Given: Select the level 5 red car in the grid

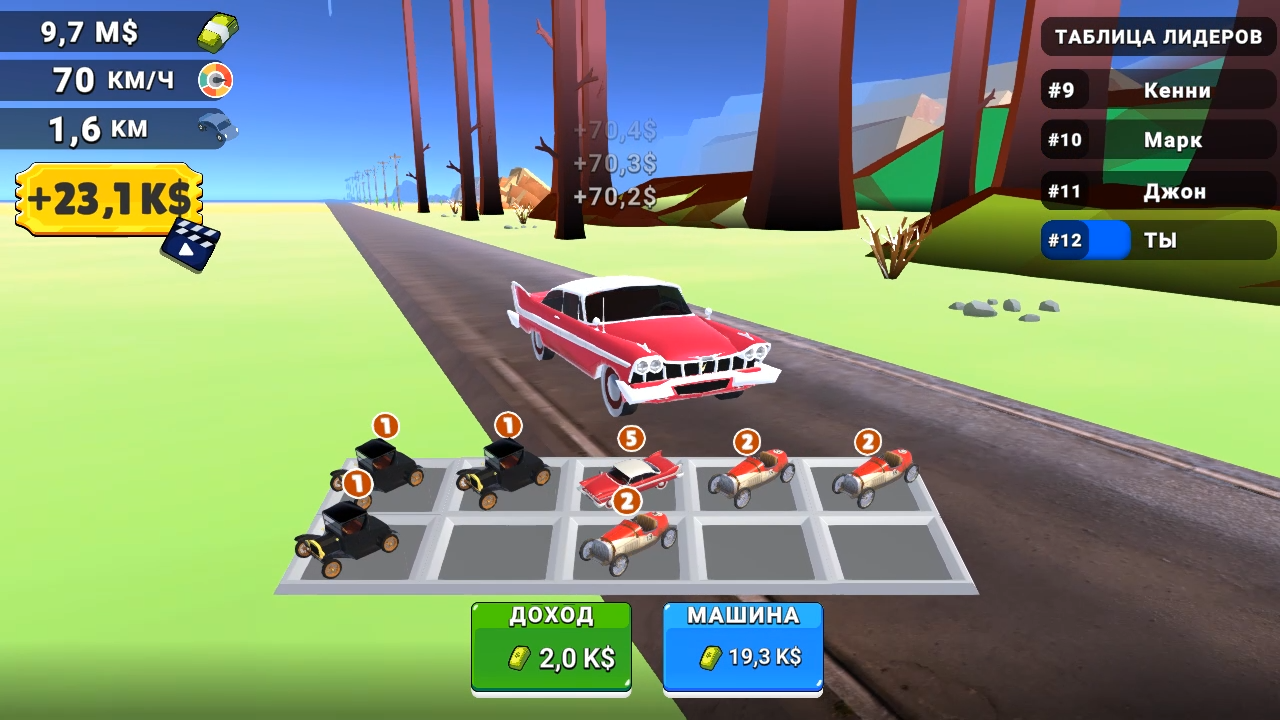Looking at the screenshot, I should (630, 475).
